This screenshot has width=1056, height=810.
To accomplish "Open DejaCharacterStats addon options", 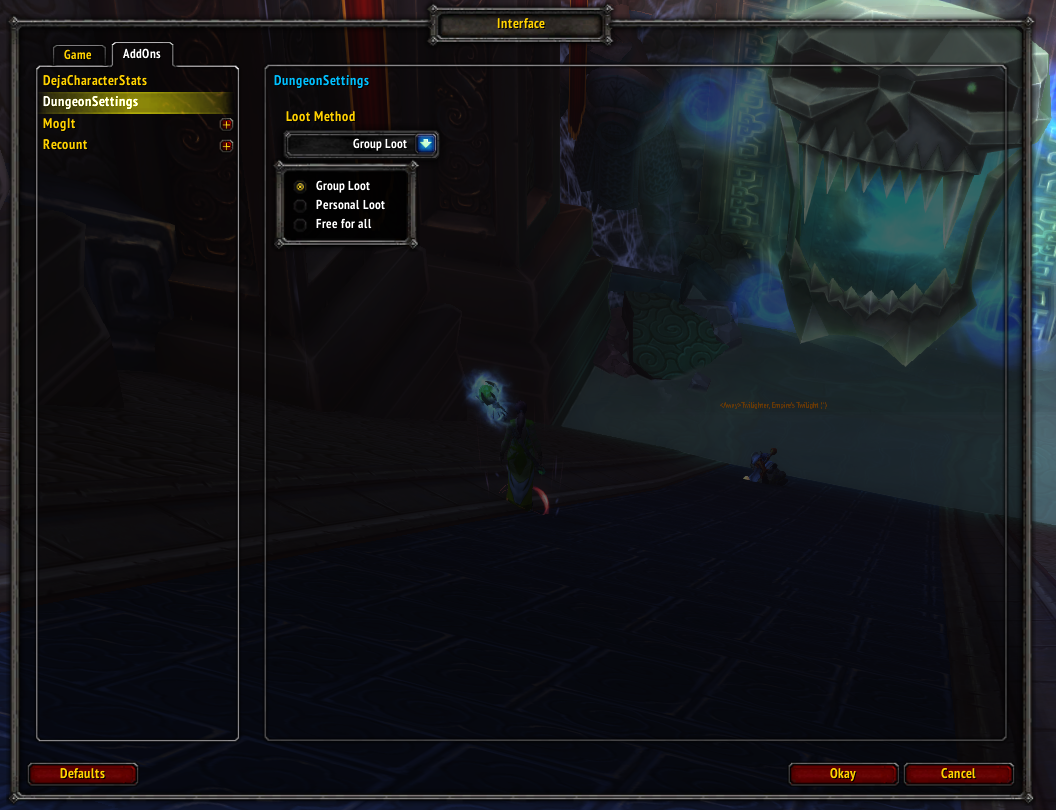I will click(x=95, y=80).
